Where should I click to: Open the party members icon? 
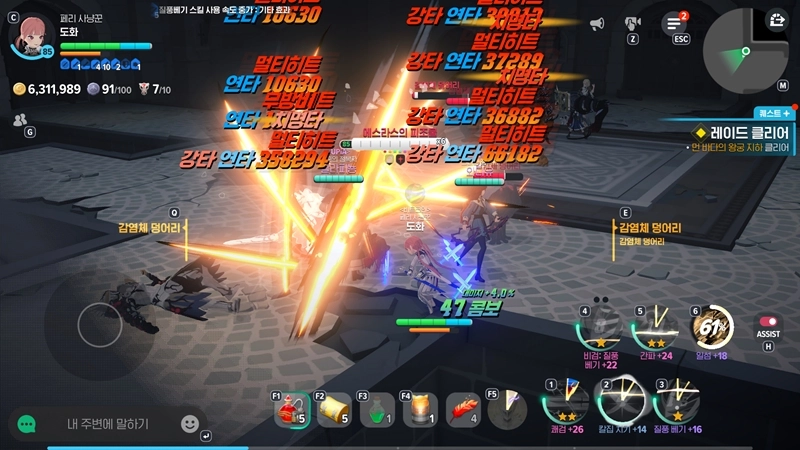pos(20,119)
